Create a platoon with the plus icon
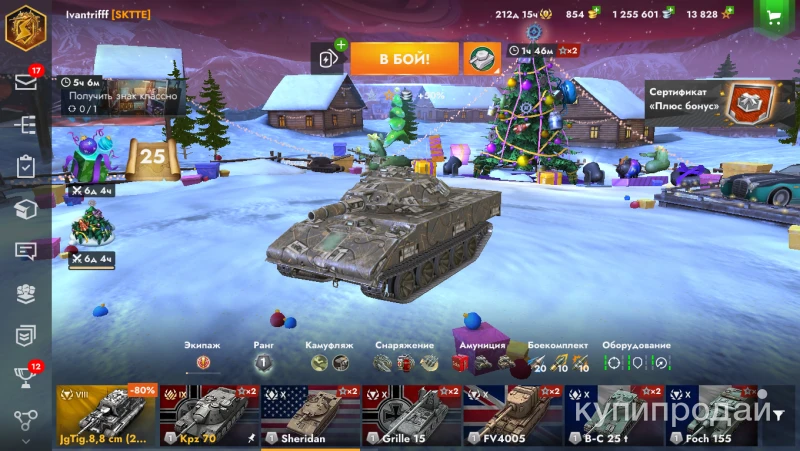Screen dimensions: 800x451 coord(329,58)
